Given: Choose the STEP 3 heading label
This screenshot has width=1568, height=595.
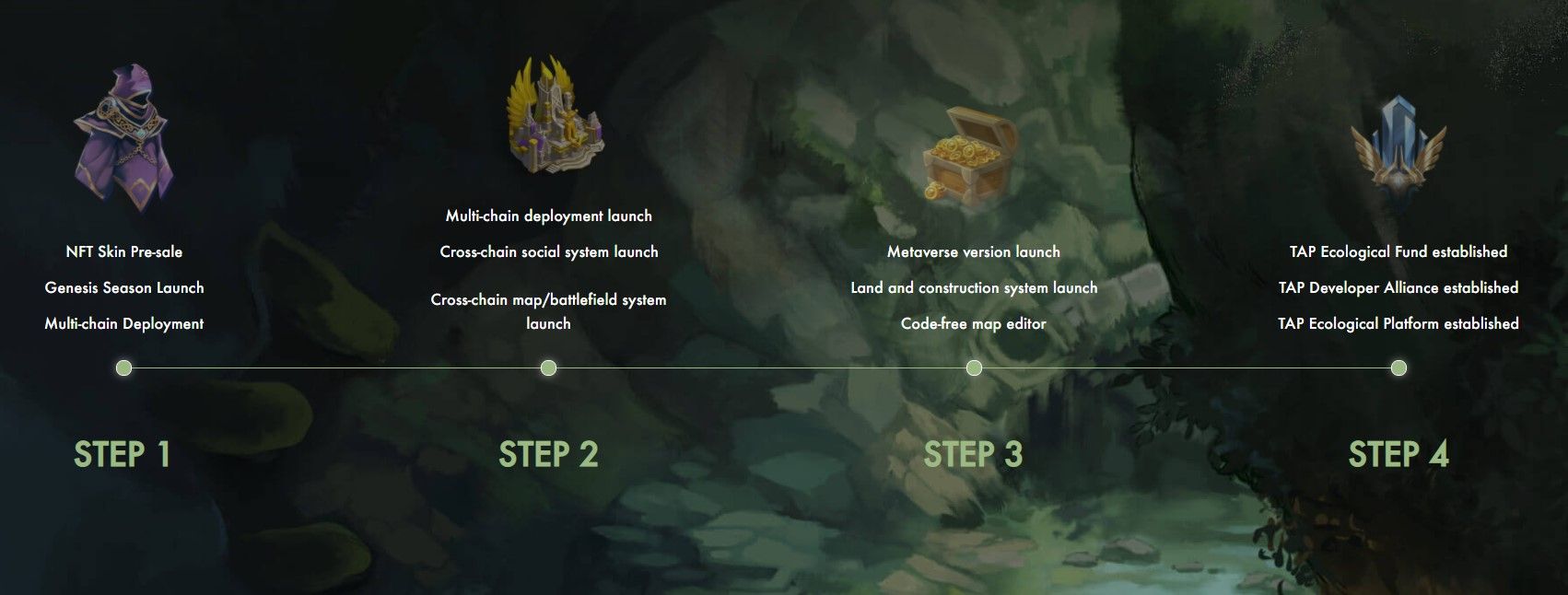Looking at the screenshot, I should coord(973,454).
